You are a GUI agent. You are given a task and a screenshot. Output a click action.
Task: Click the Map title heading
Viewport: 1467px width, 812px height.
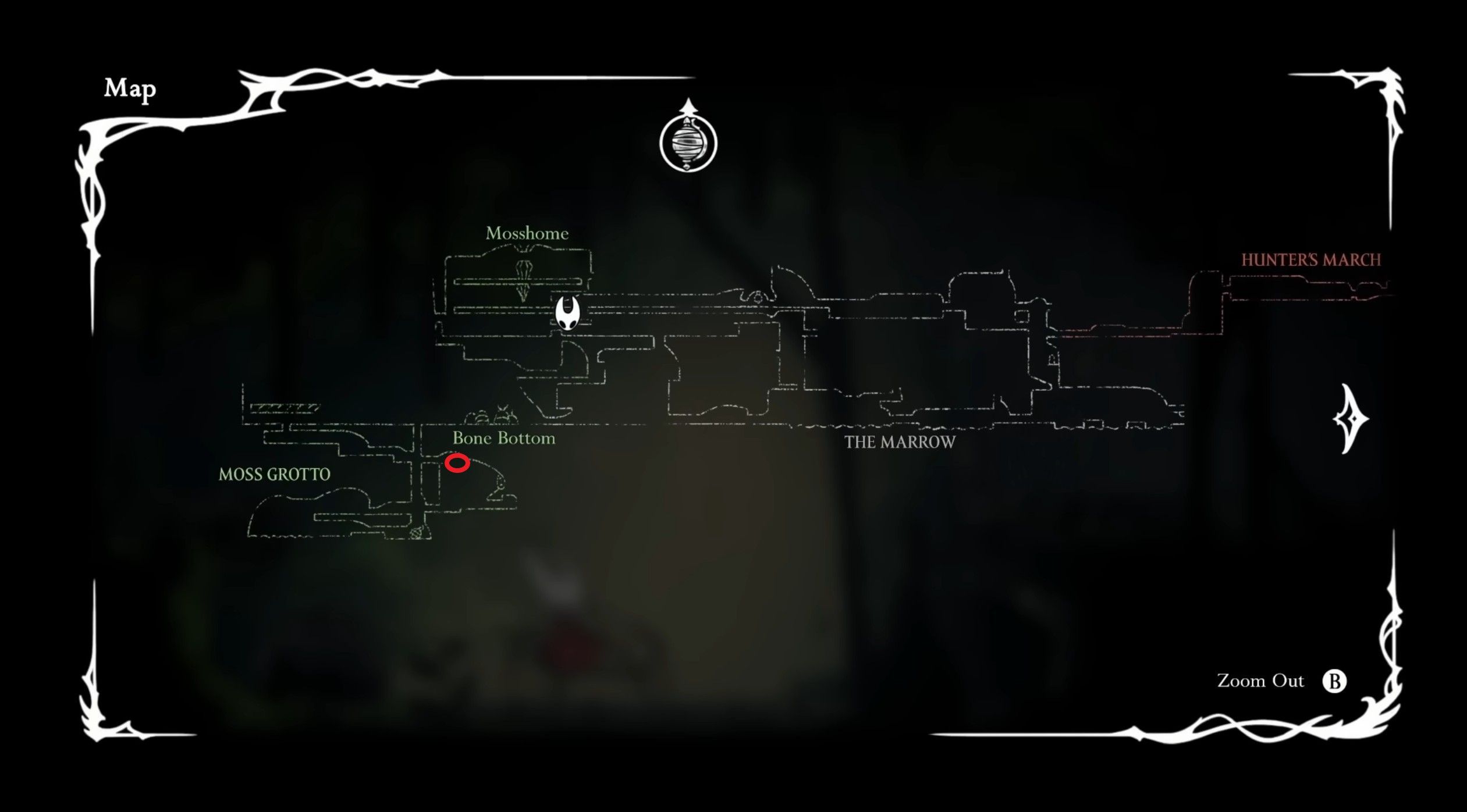[129, 88]
